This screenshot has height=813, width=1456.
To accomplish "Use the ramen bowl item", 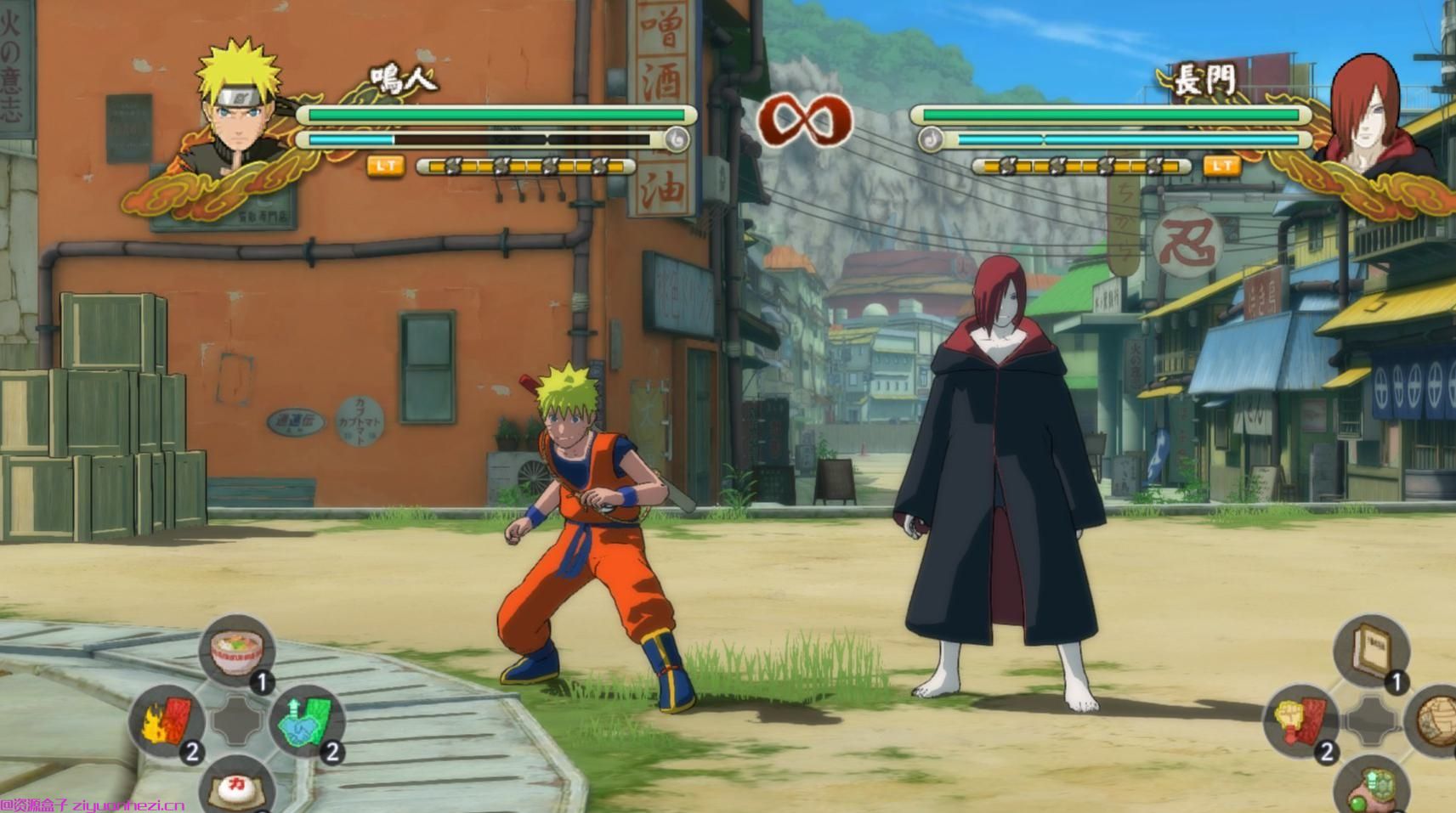I will click(237, 652).
